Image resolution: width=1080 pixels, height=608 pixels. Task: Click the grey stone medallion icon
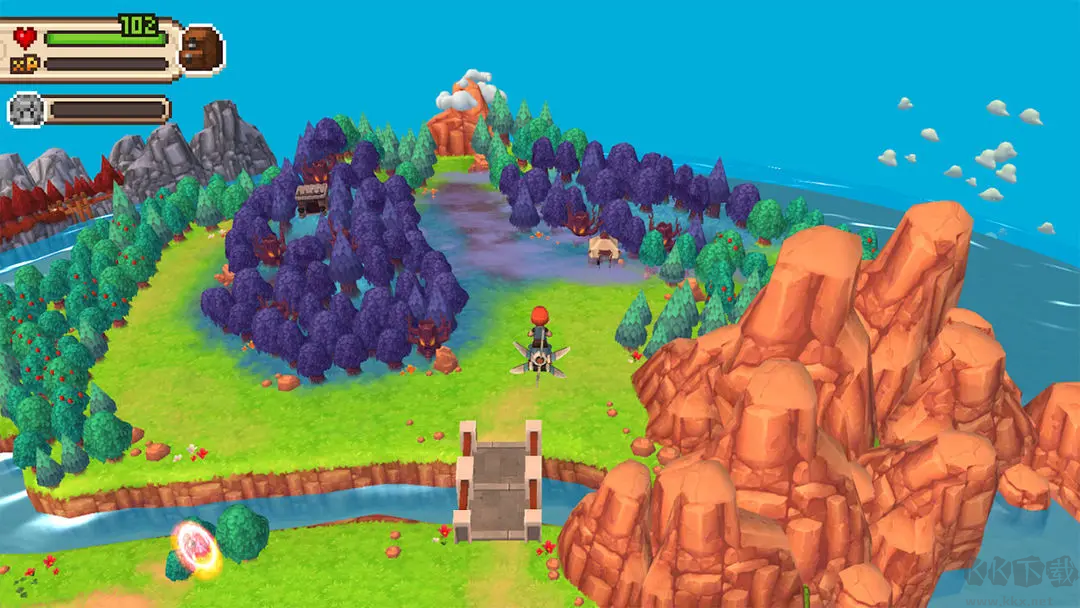[26, 110]
